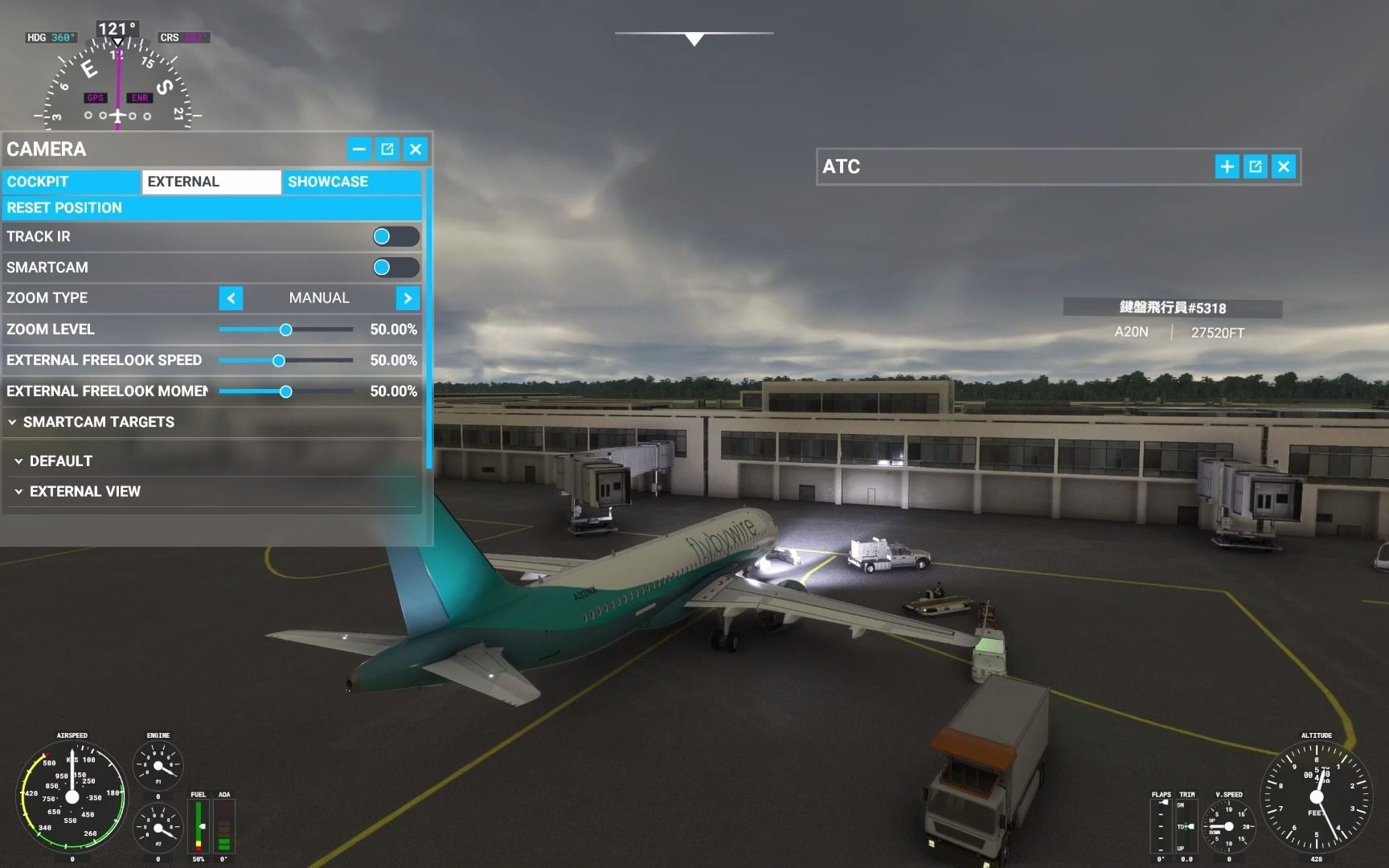Click the plus icon on the ATC panel
This screenshot has width=1389, height=868.
(1226, 166)
